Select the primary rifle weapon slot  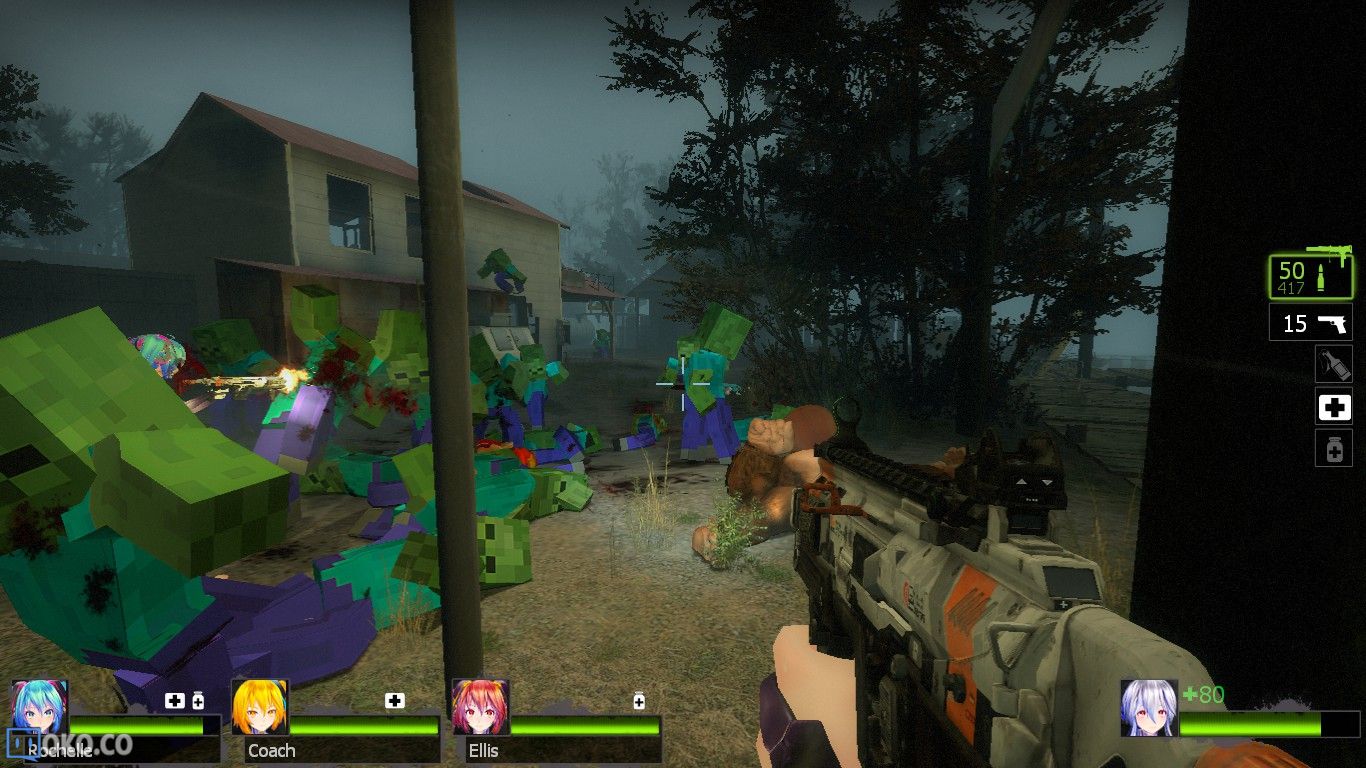(1310, 277)
